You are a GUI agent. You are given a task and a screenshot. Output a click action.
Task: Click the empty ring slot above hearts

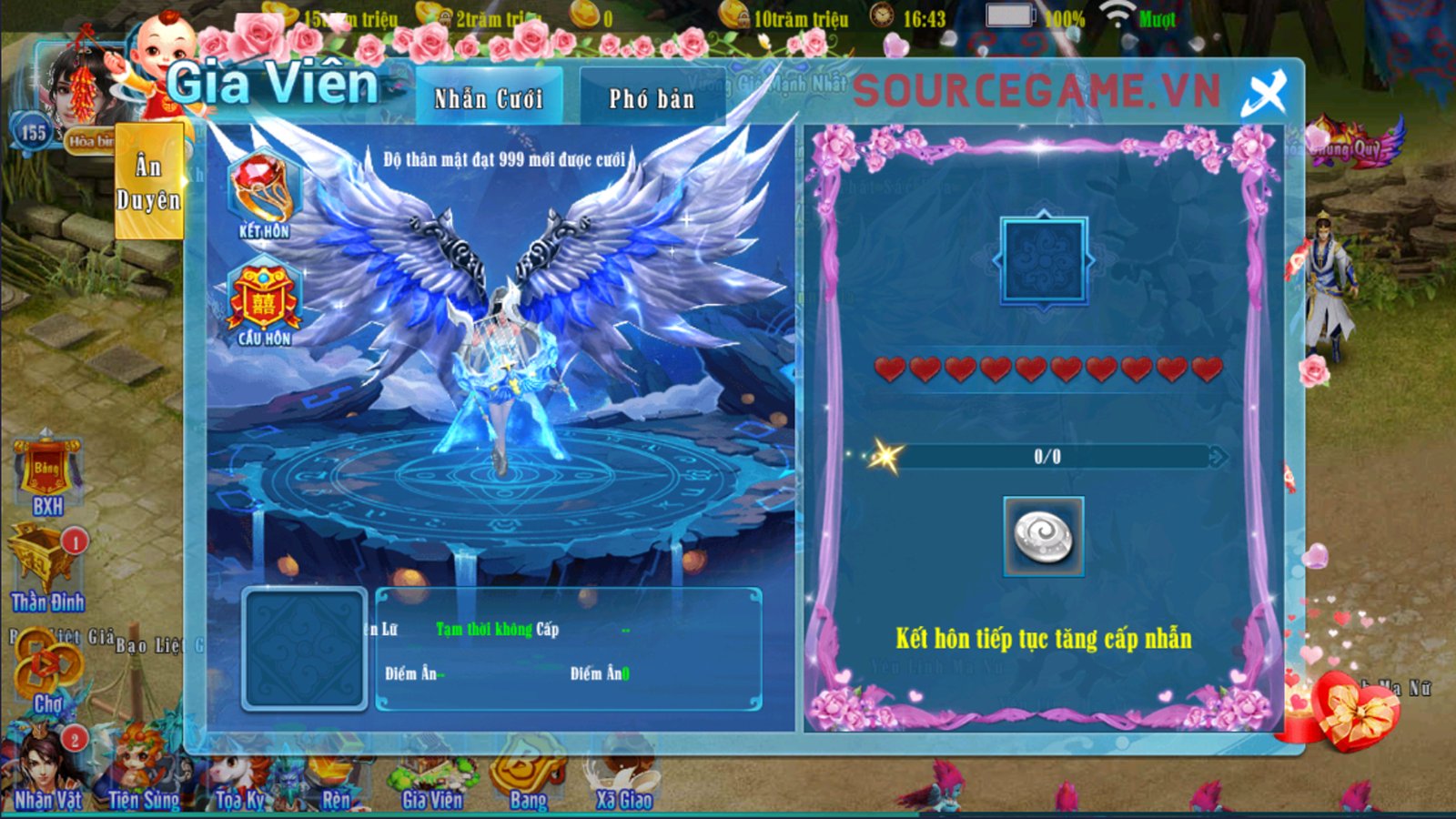tap(1044, 260)
